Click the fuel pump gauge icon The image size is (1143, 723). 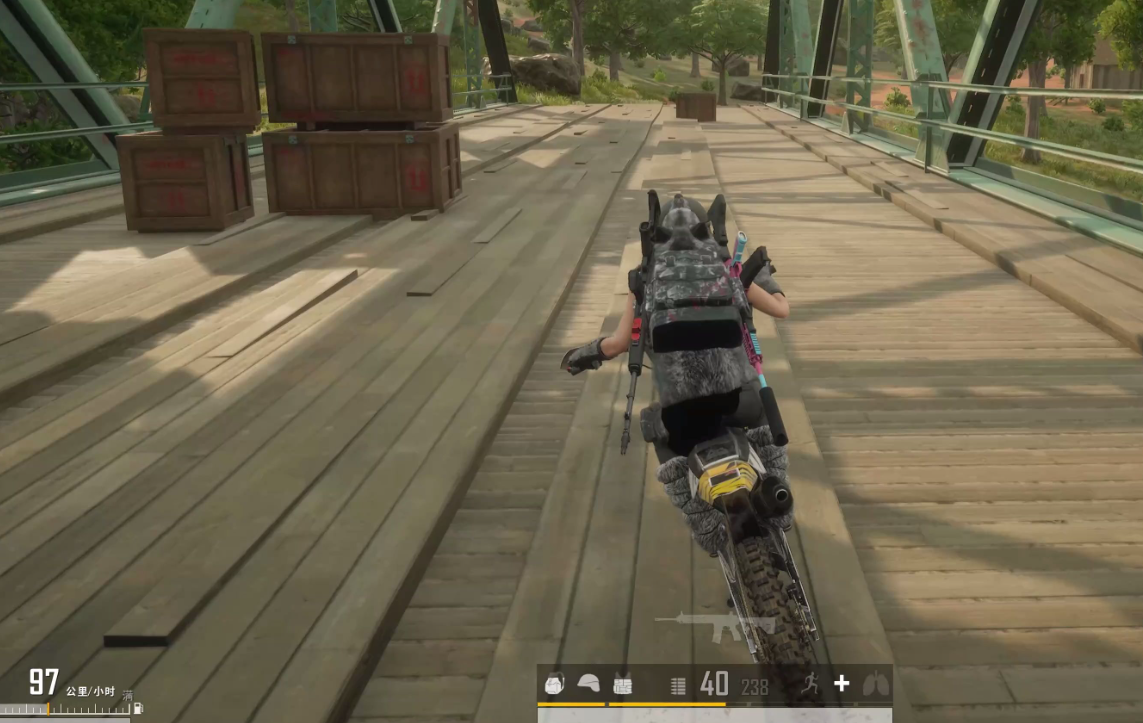click(x=137, y=708)
